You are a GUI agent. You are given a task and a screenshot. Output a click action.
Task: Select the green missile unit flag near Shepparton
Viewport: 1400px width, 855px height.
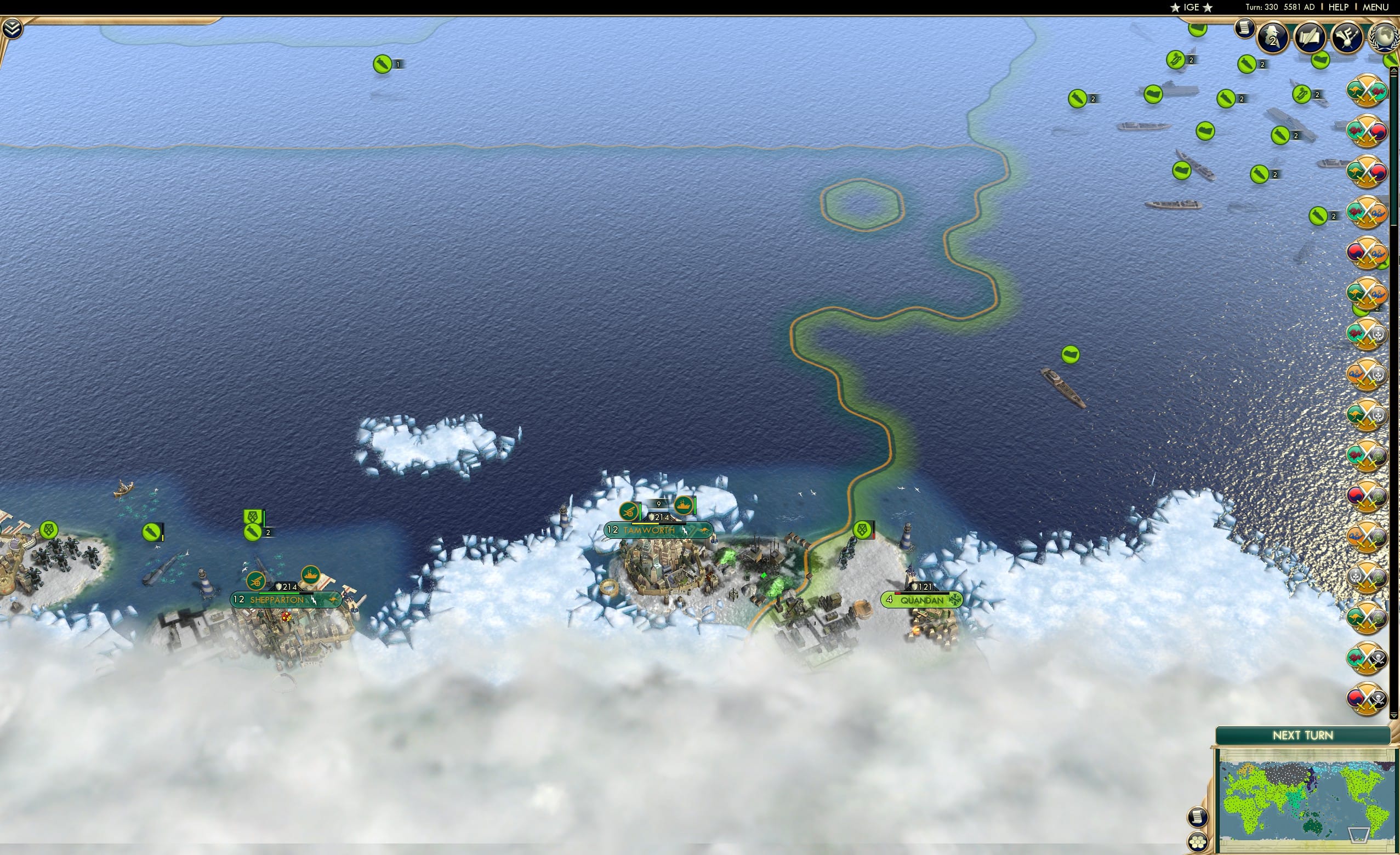coord(253,532)
